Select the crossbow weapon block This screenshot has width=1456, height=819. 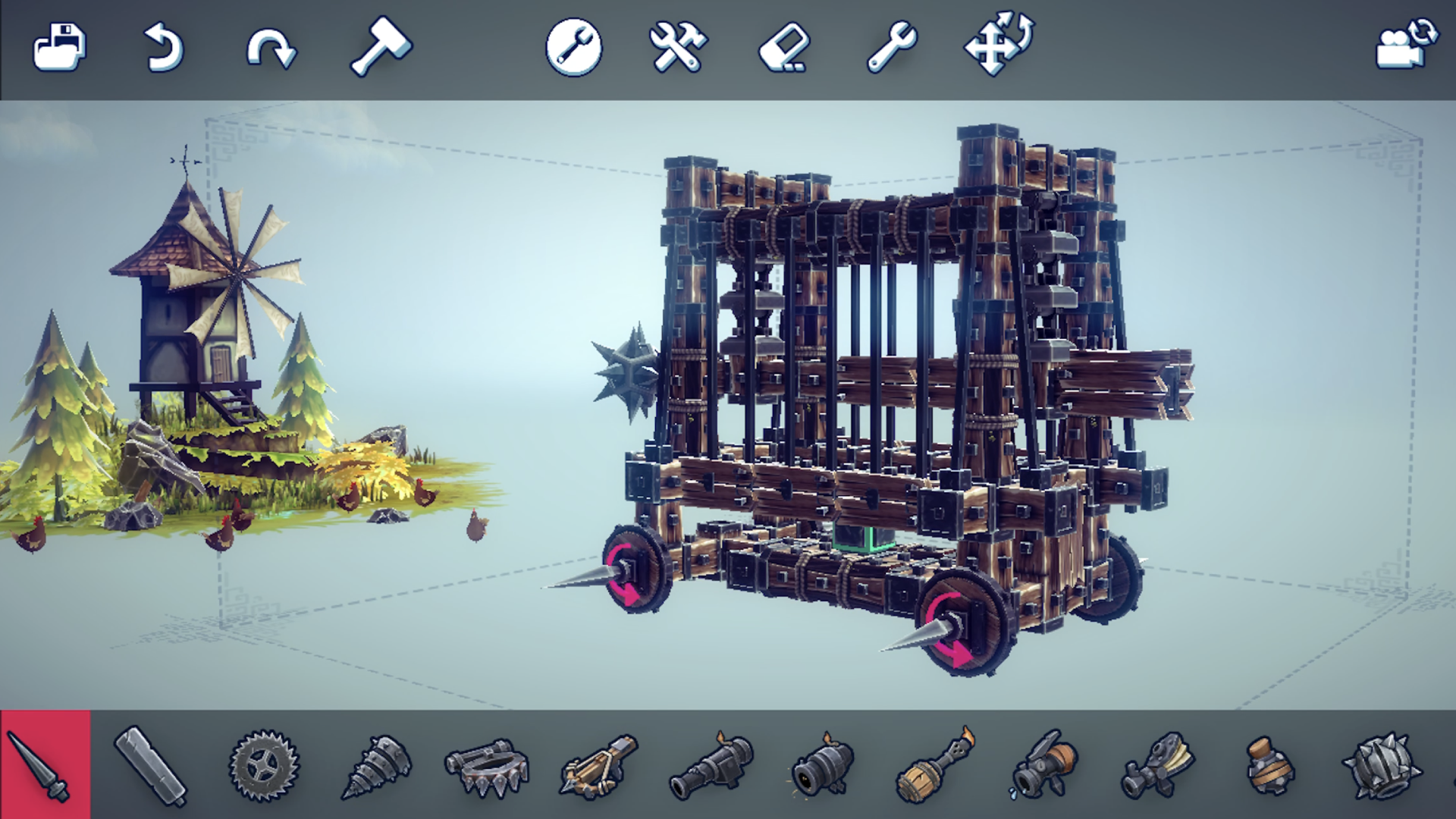(599, 766)
